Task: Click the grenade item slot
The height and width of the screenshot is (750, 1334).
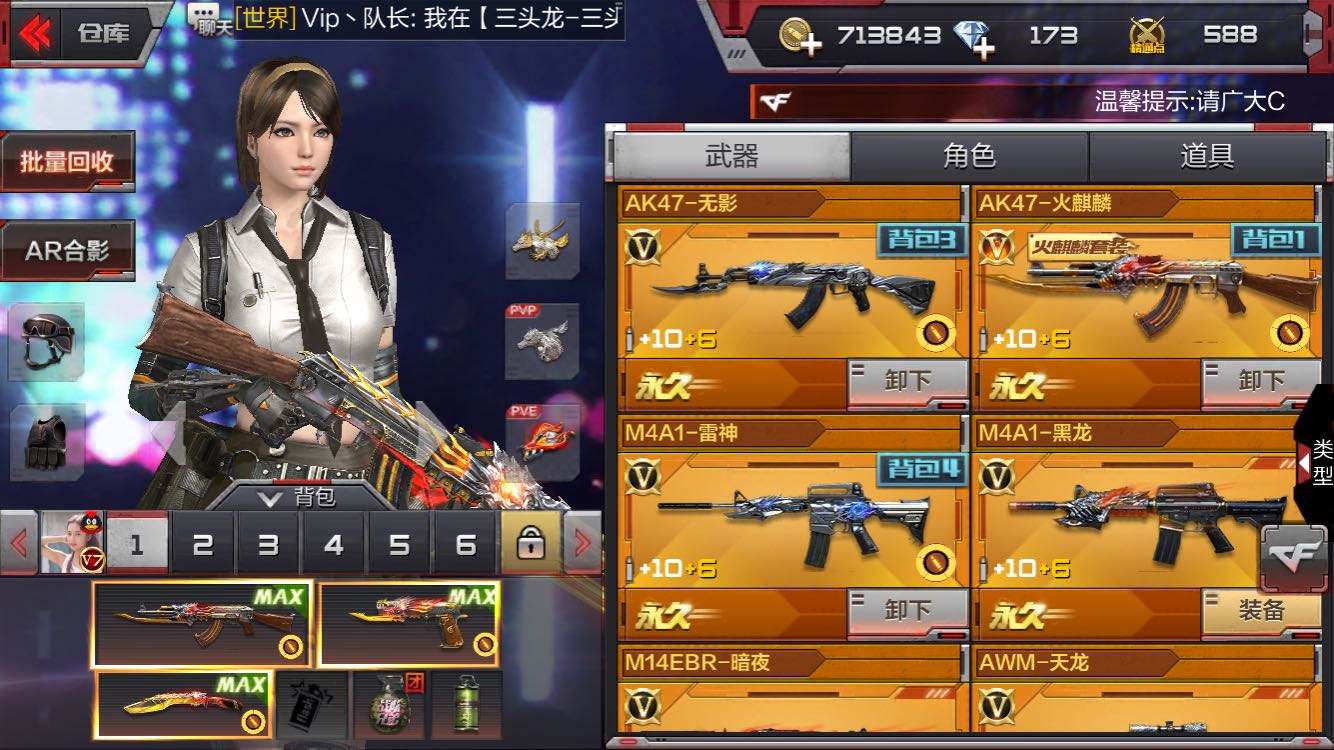Action: [x=389, y=707]
